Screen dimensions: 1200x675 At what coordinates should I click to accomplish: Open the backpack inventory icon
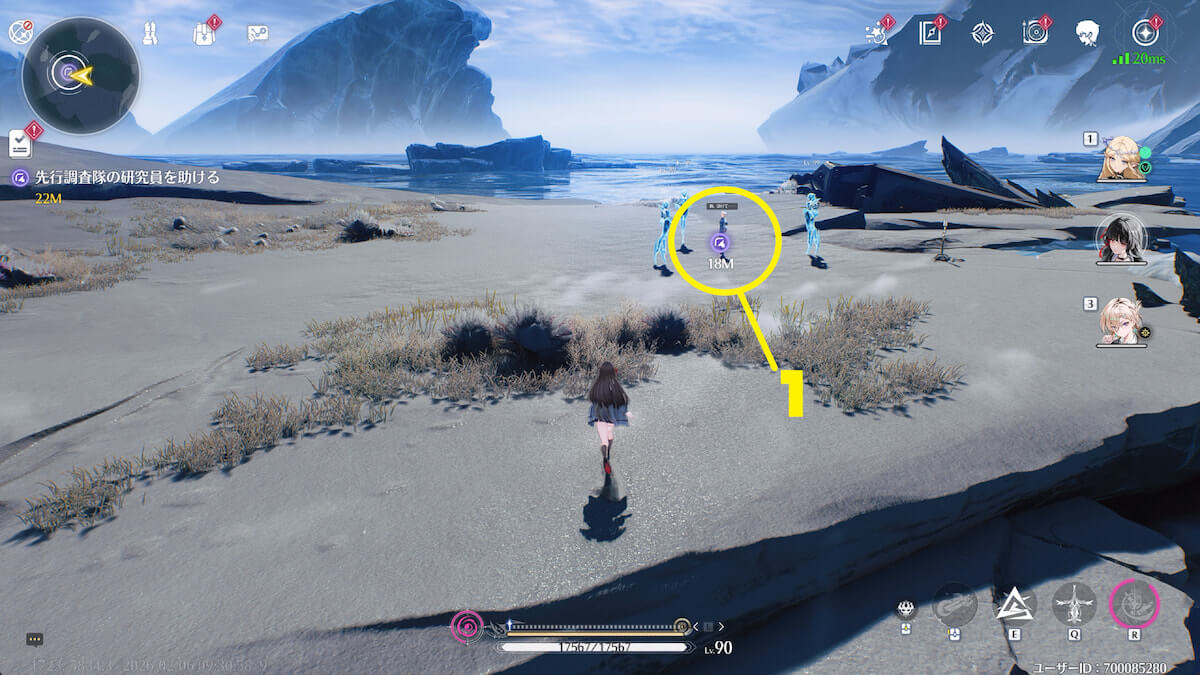pyautogui.click(x=204, y=34)
